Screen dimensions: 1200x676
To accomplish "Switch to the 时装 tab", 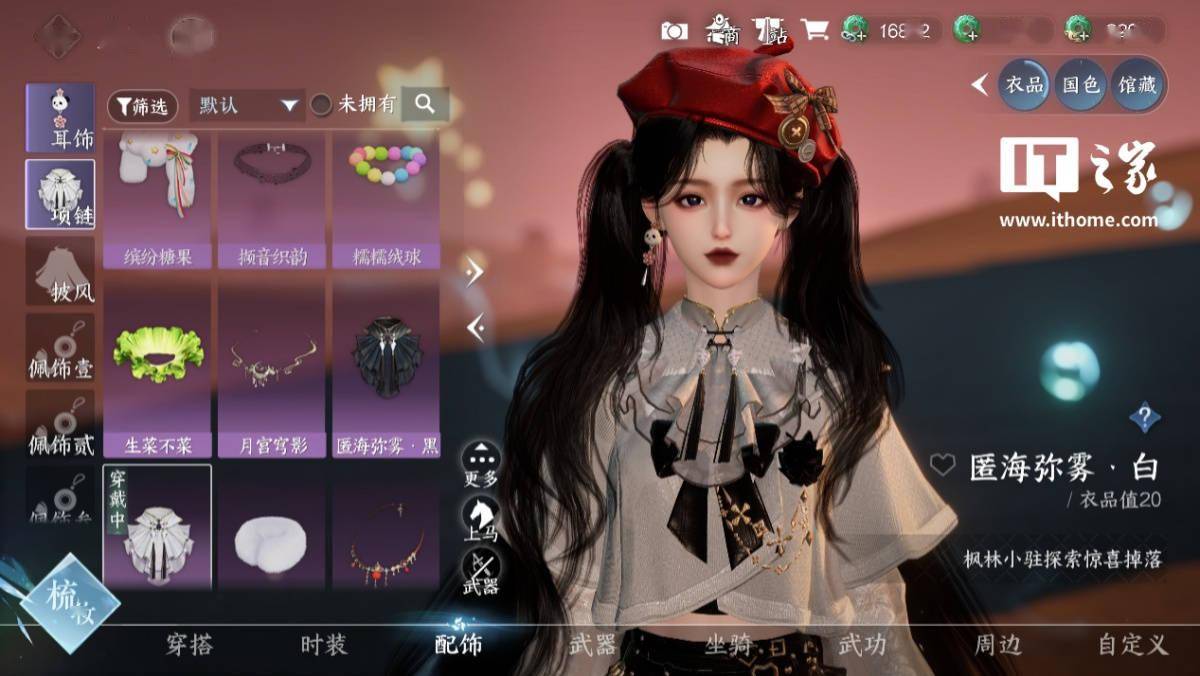I will (324, 645).
